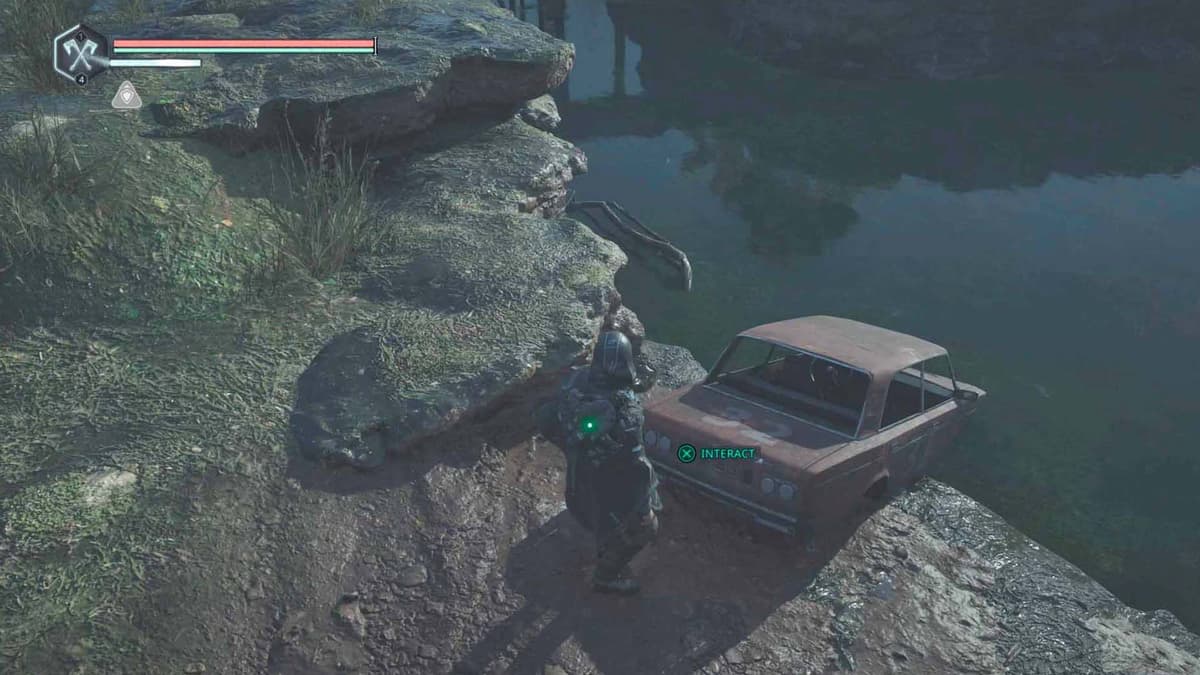Select the crossed axes weapon icon
1200x675 pixels.
81,53
